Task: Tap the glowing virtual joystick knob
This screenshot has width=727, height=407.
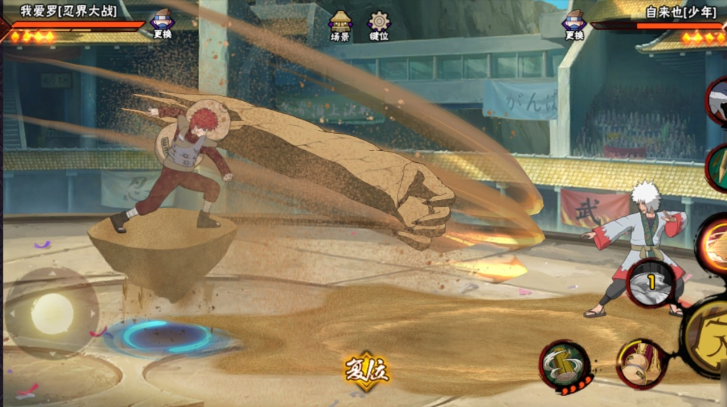Action: (50, 313)
